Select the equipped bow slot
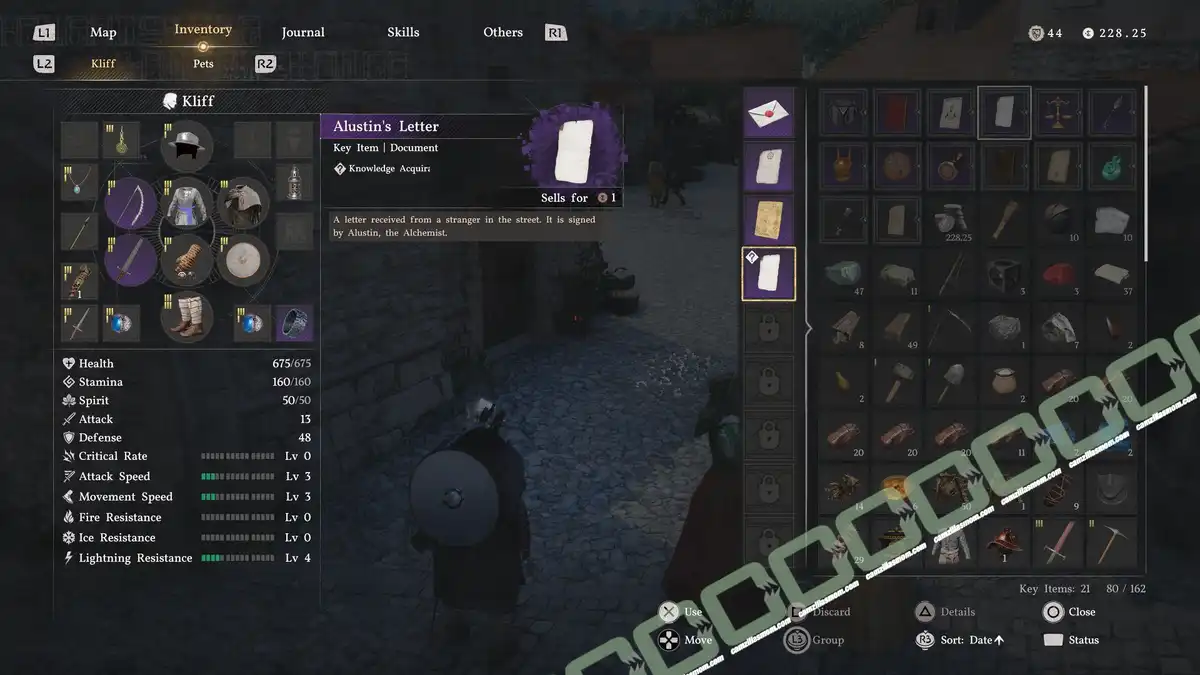The width and height of the screenshot is (1200, 675). pos(132,204)
